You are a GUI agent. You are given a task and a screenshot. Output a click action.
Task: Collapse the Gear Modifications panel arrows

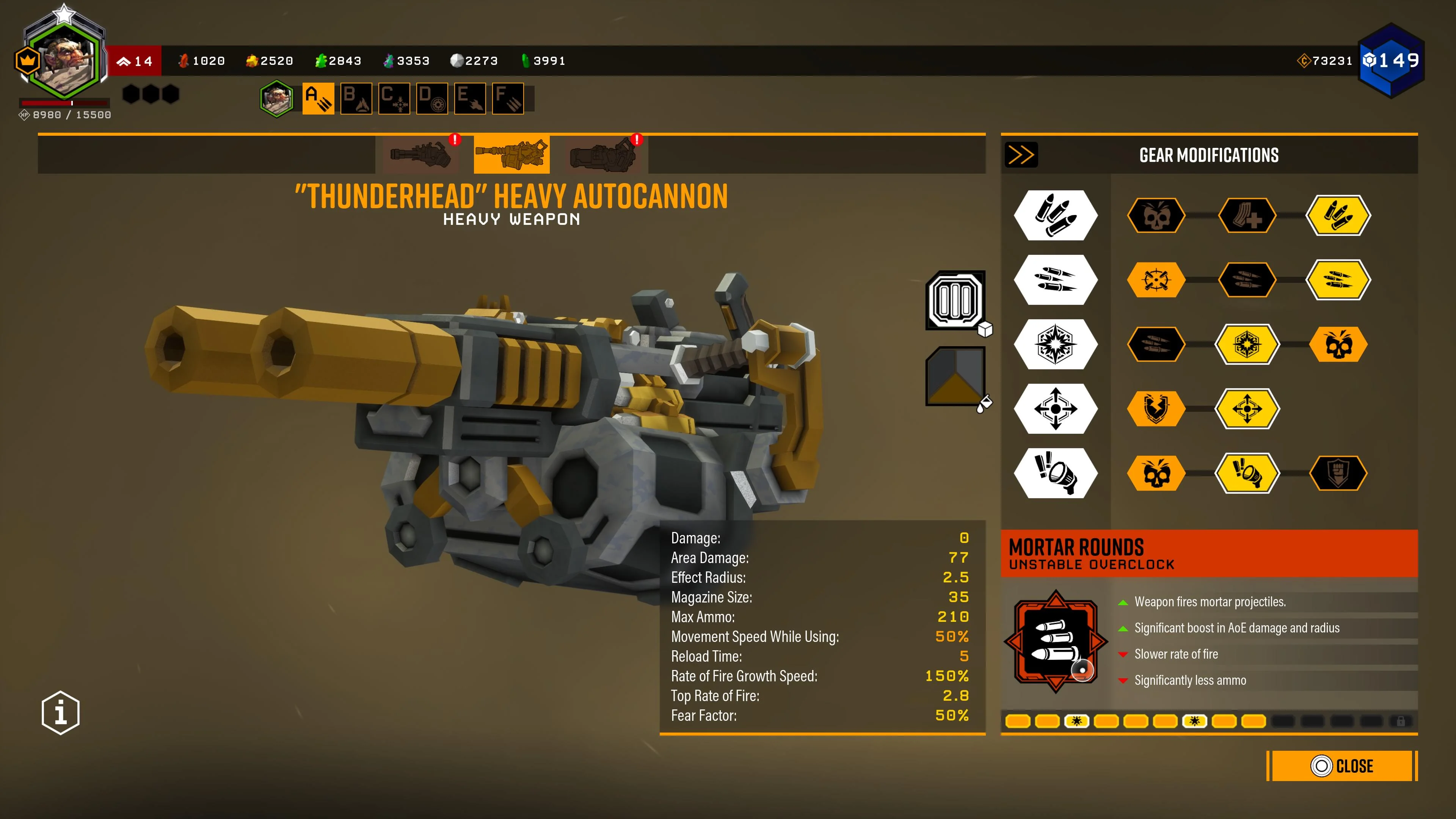[x=1021, y=154]
